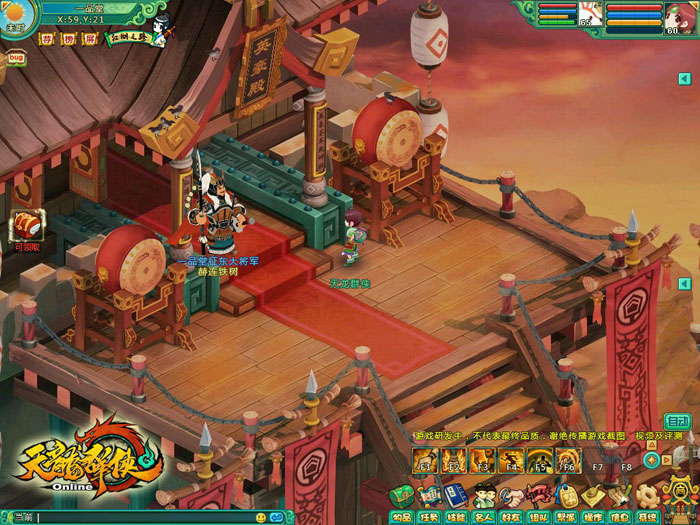The image size is (700, 525).
Task: Activate the F5 skill slot
Action: pyautogui.click(x=539, y=461)
